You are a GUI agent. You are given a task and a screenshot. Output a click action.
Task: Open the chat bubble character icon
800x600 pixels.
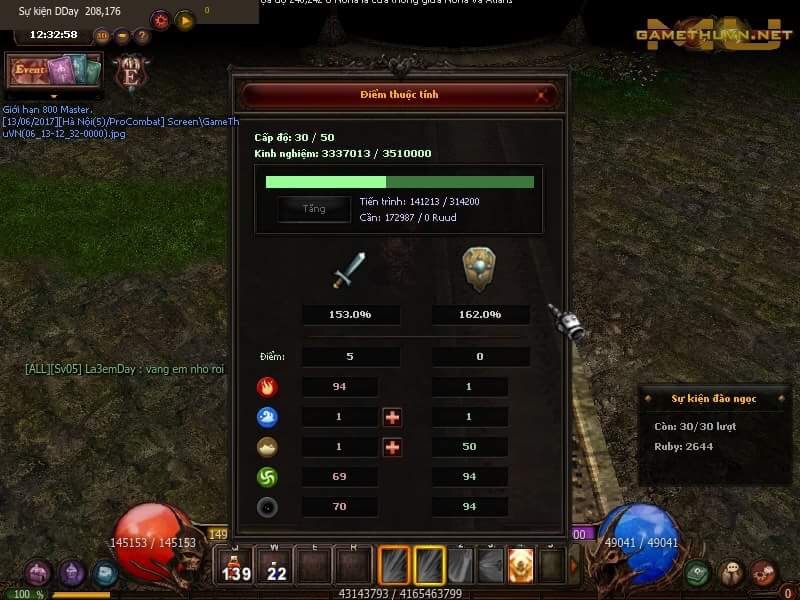pyautogui.click(x=732, y=573)
